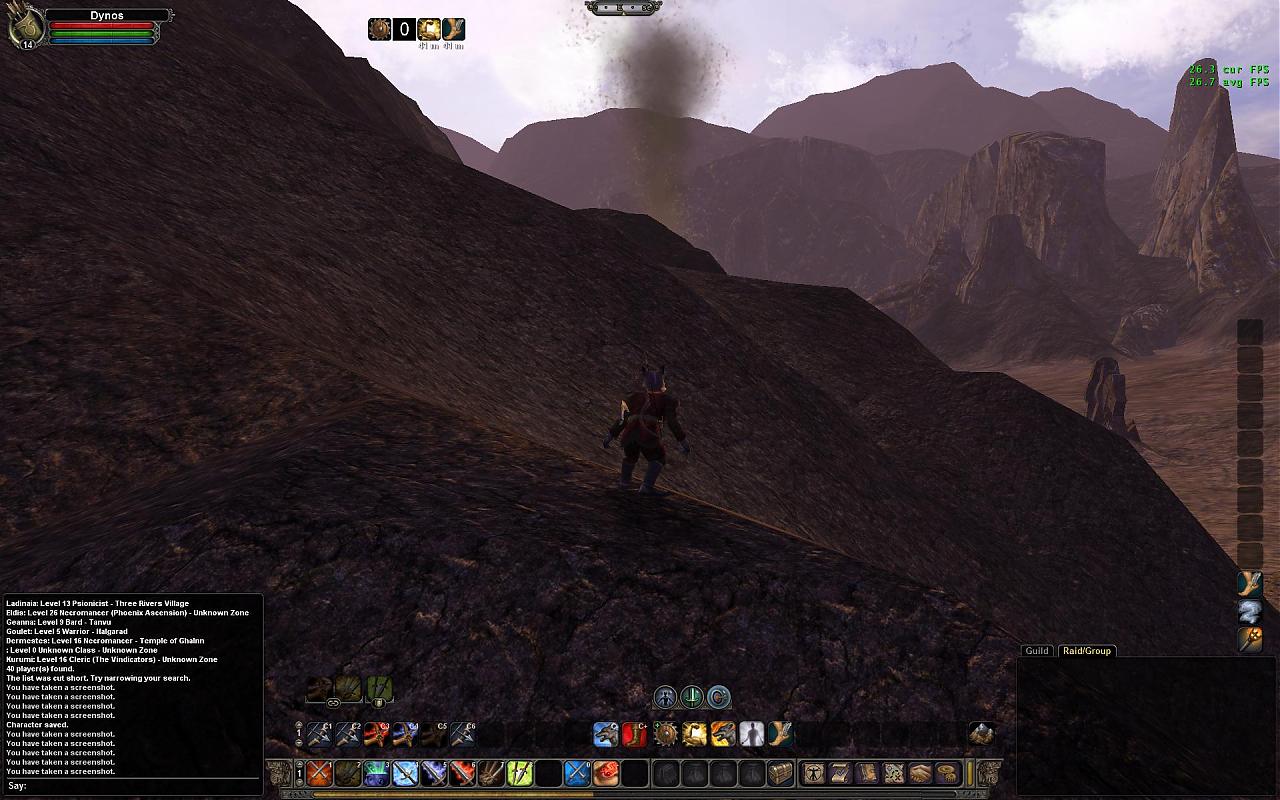Image resolution: width=1280 pixels, height=800 pixels.
Task: Click the Dynos player portrait frame
Action: click(25, 28)
